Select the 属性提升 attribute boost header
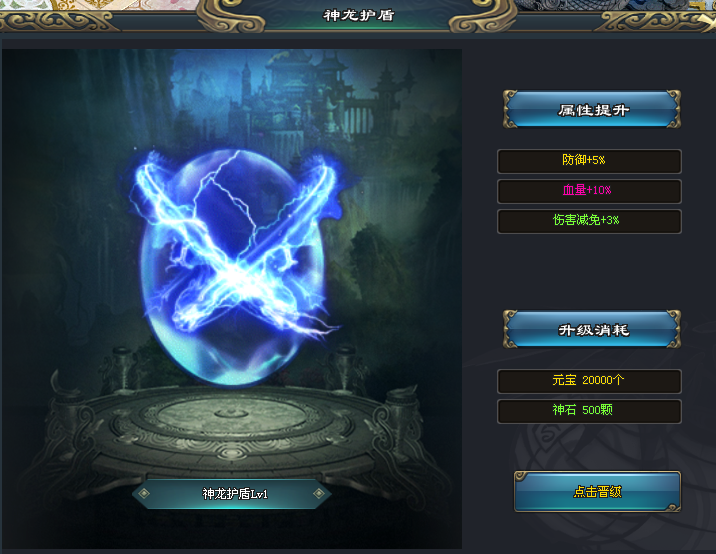 (x=592, y=110)
